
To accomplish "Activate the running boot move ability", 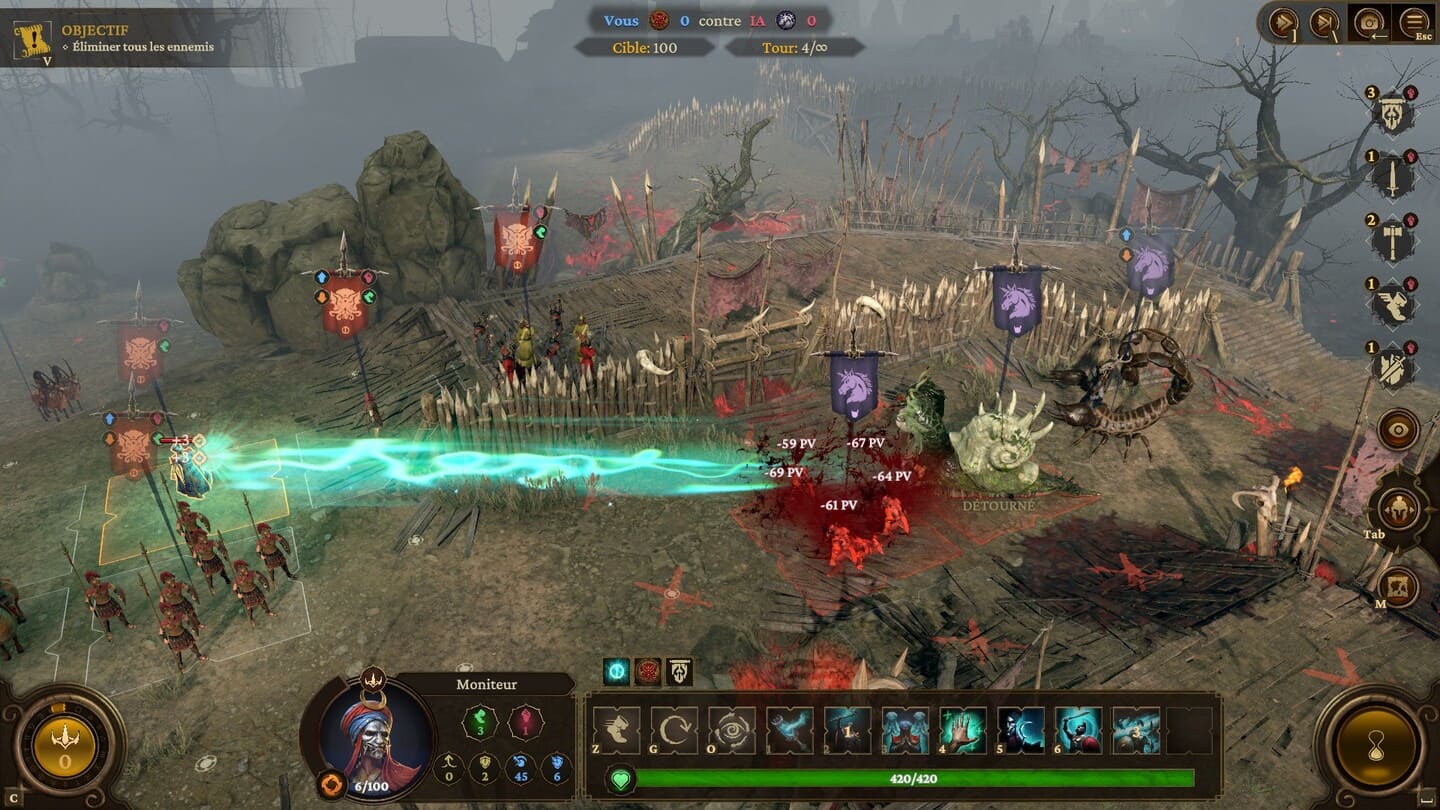I will point(616,730).
